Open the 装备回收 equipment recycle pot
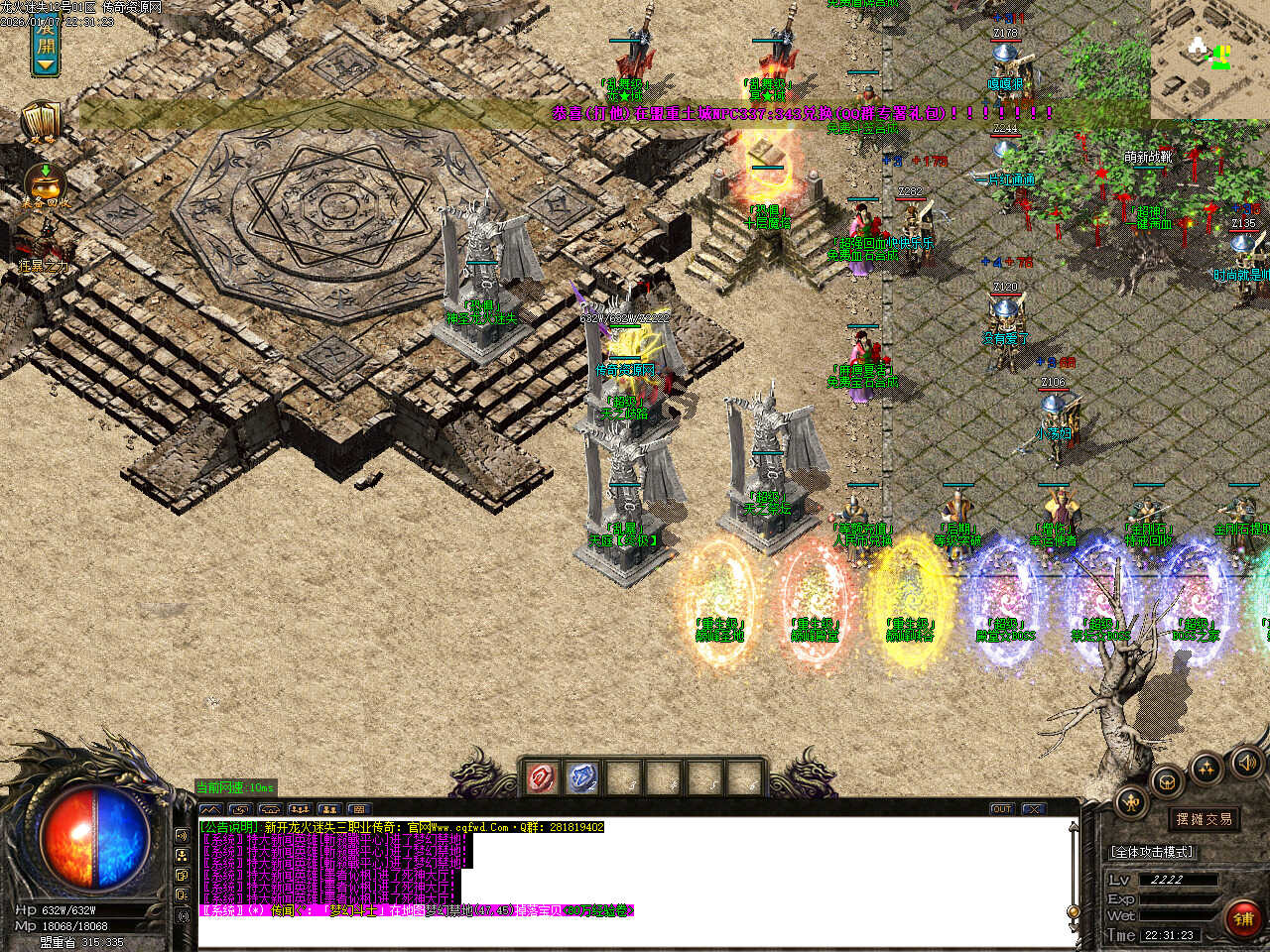This screenshot has width=1270, height=952. [x=45, y=183]
